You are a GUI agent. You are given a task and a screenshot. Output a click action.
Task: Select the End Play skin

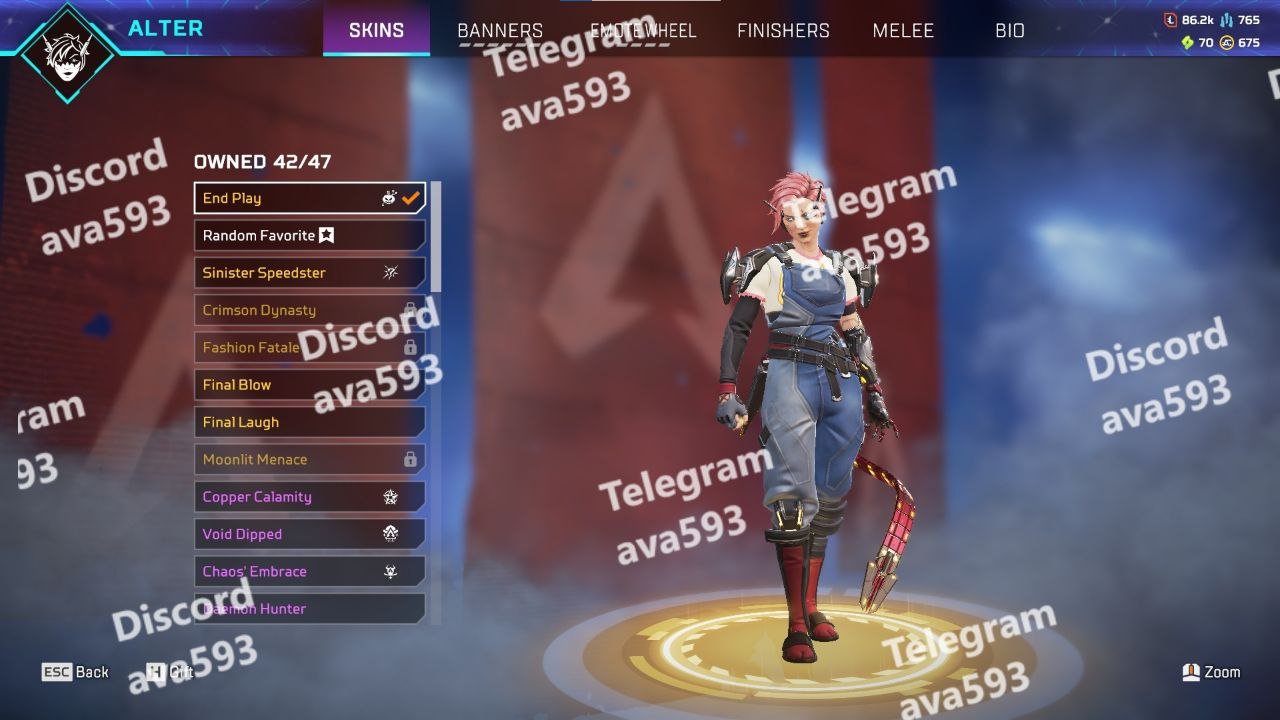pos(309,198)
